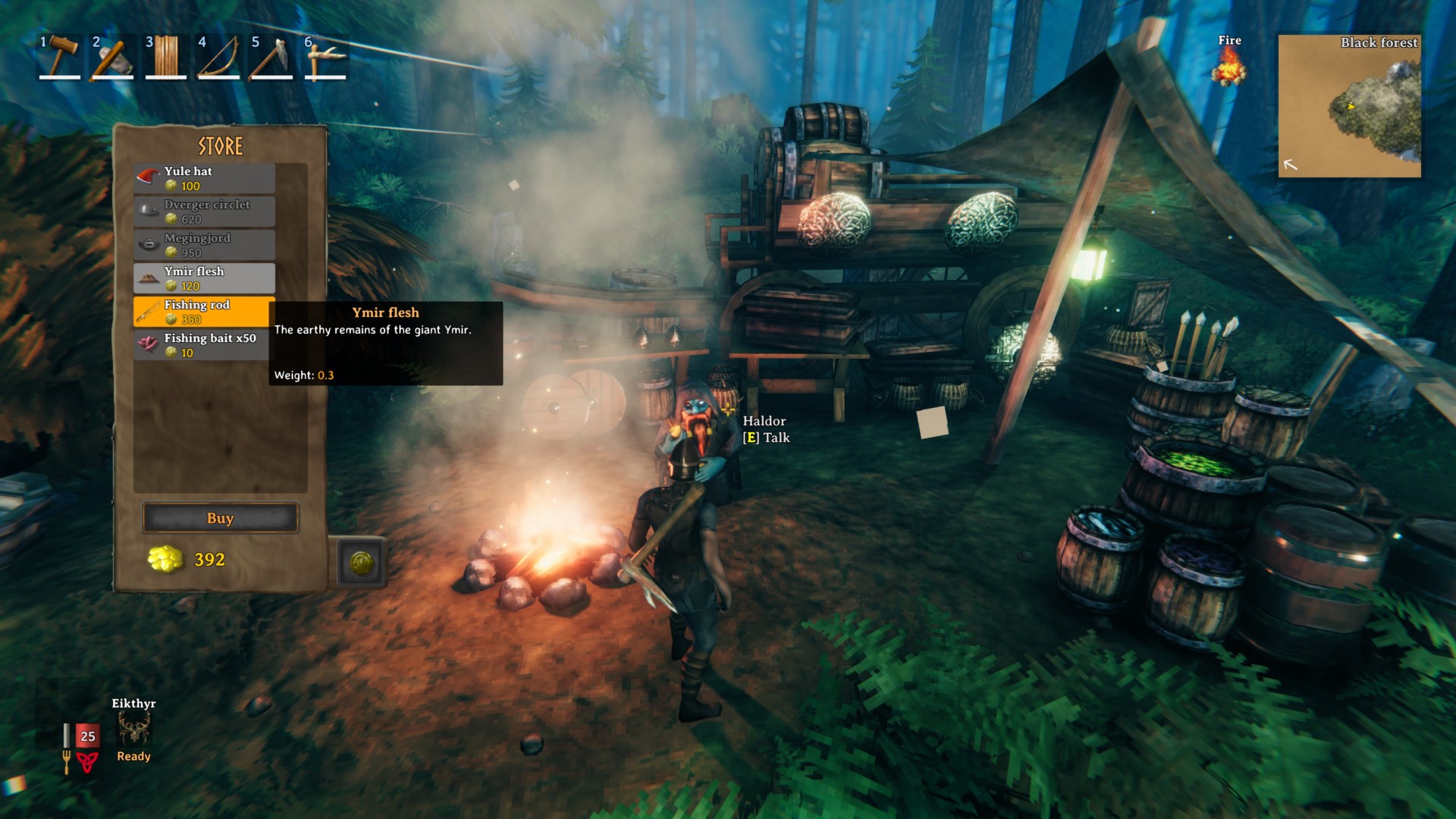The image size is (1456, 819).
Task: Click the coin button beside the store panel
Action: (x=361, y=563)
